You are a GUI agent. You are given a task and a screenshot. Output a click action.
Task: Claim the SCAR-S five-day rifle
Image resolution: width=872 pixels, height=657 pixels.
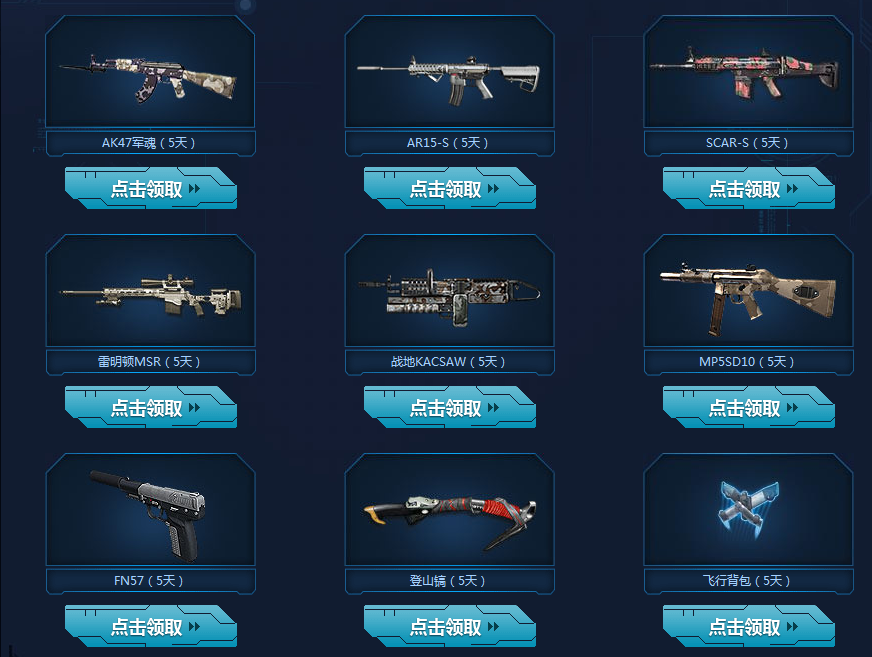748,189
